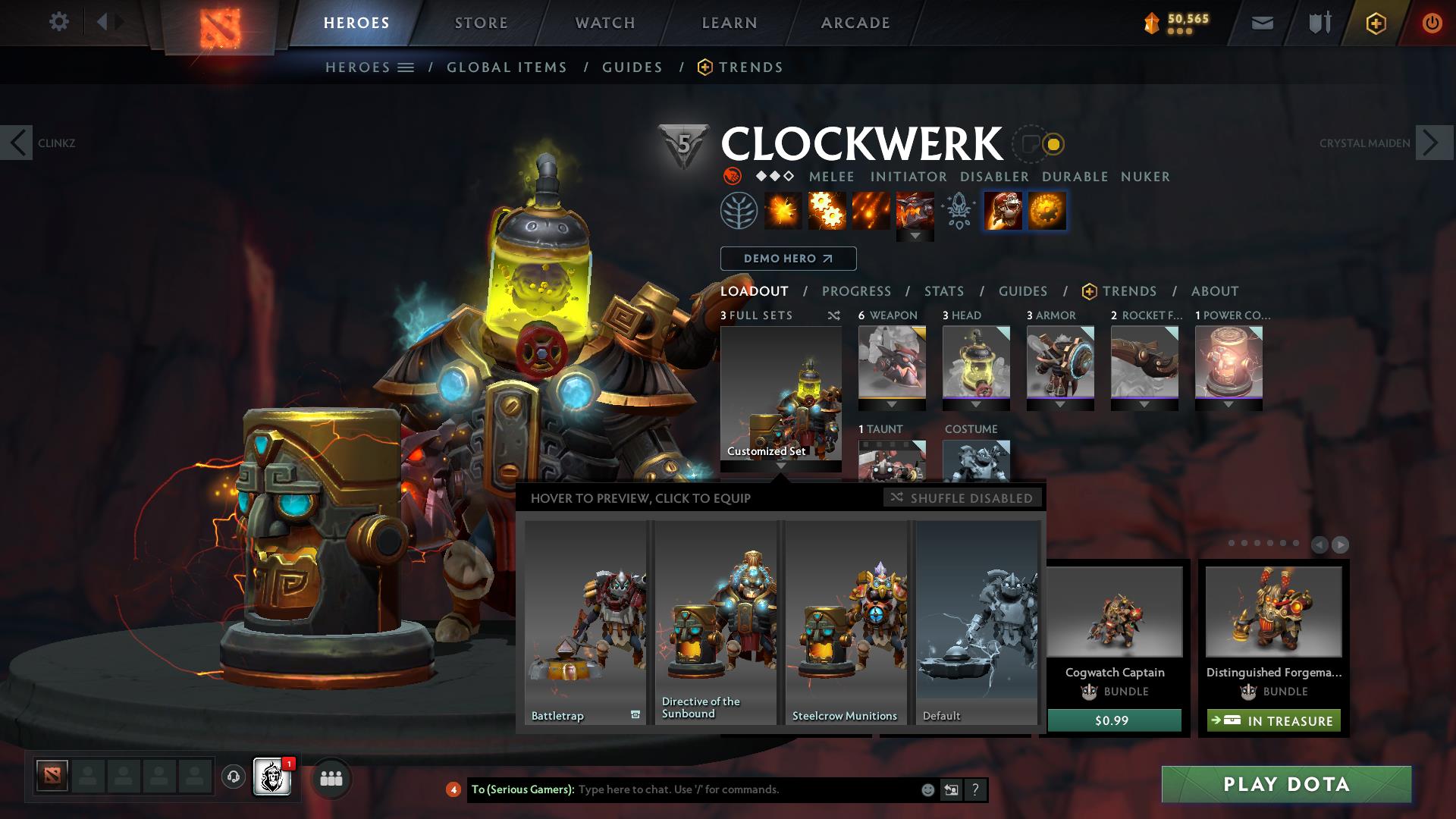Open the Aghanim's Scepter upgrade icon

click(959, 211)
